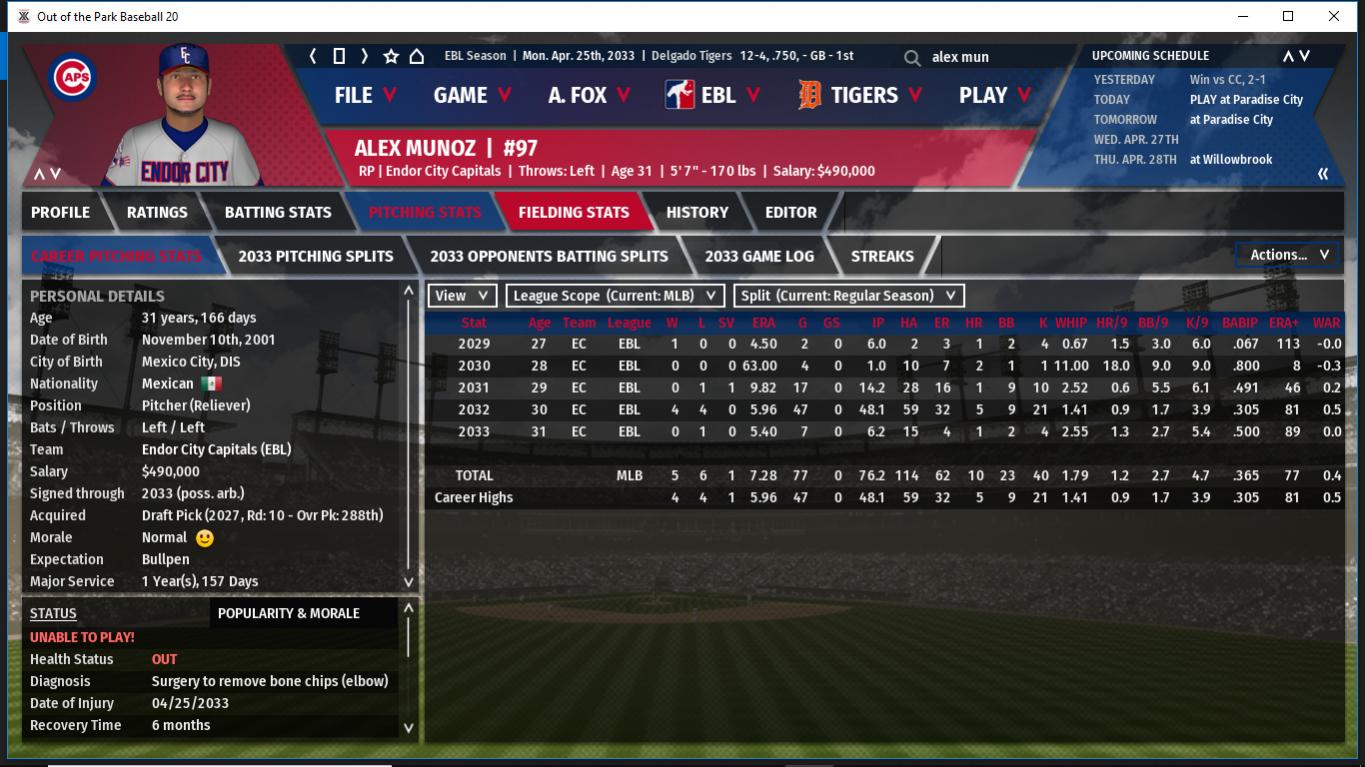Open the Streaks sub-tab
The image size is (1365, 767).
(882, 256)
